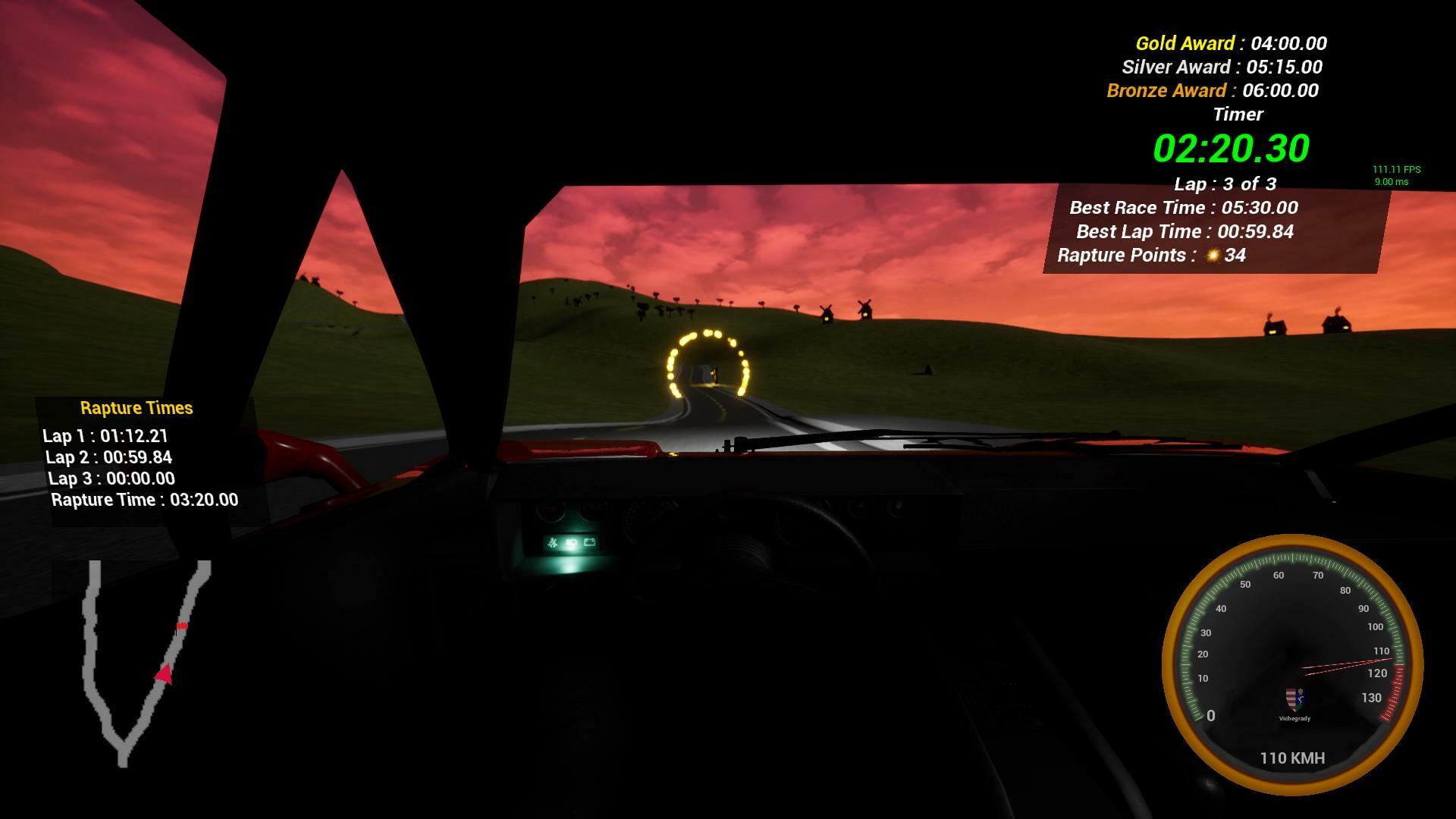Screen dimensions: 1456x819
Task: Click the washer fluid light on dashboard
Action: [571, 543]
